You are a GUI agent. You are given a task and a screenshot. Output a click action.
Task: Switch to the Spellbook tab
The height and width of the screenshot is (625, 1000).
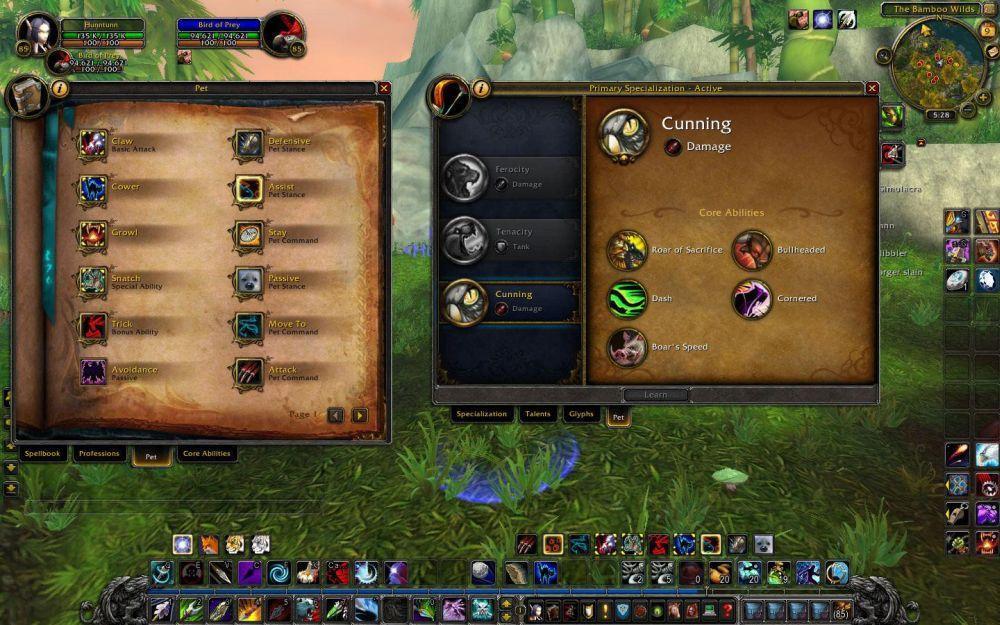(44, 454)
